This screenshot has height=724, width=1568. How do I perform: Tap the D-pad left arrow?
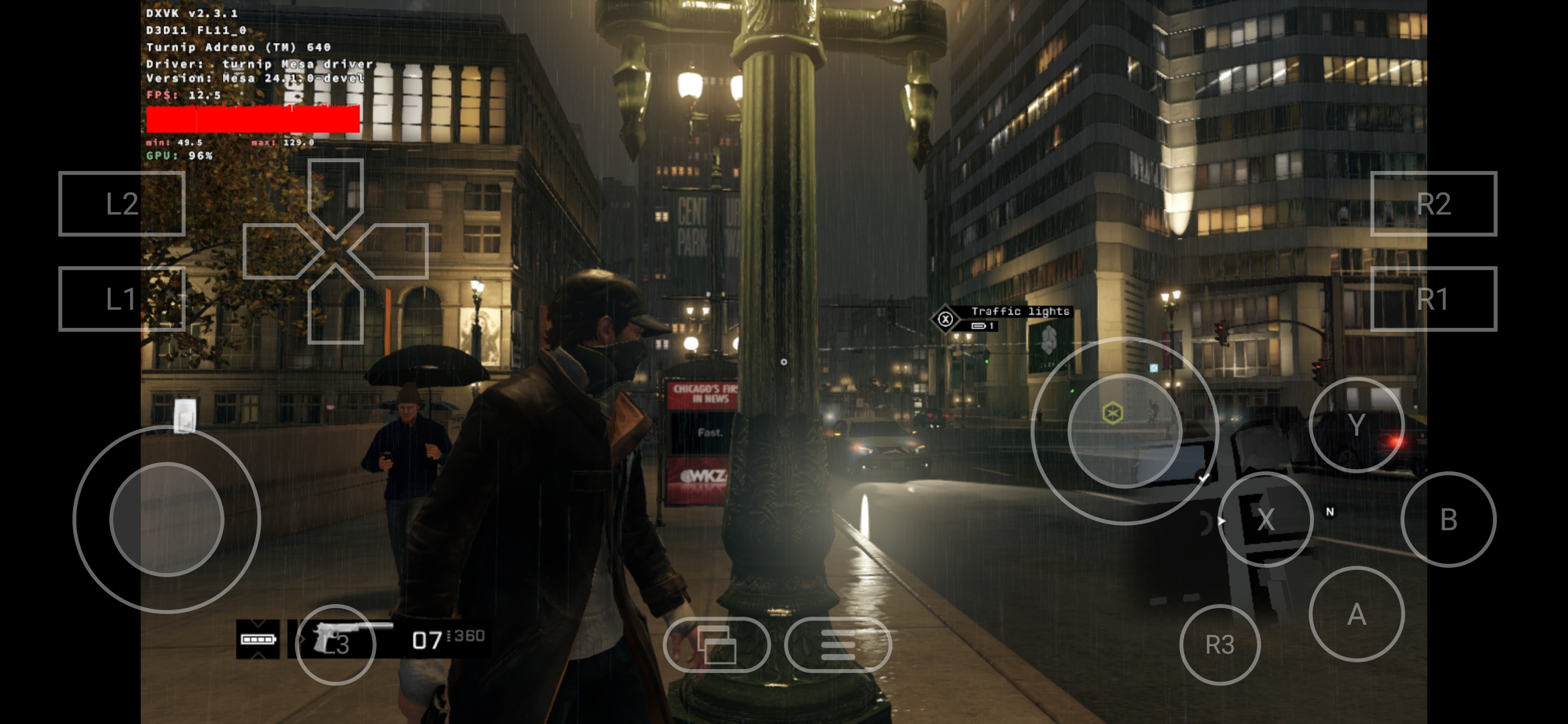point(276,251)
